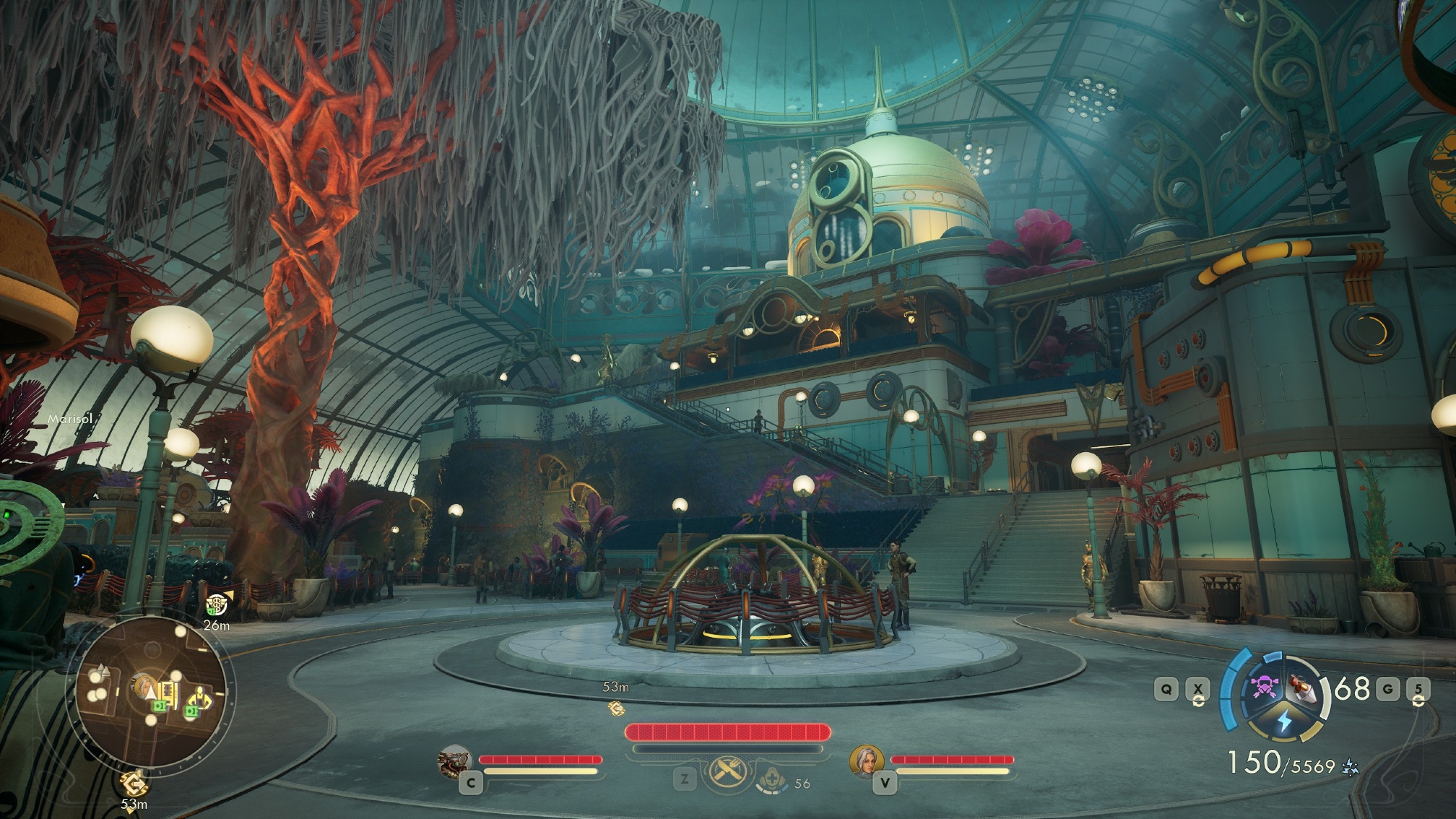Select the quest waypoint above the player health bar
Screen dimensions: 1456x819
coord(616,707)
